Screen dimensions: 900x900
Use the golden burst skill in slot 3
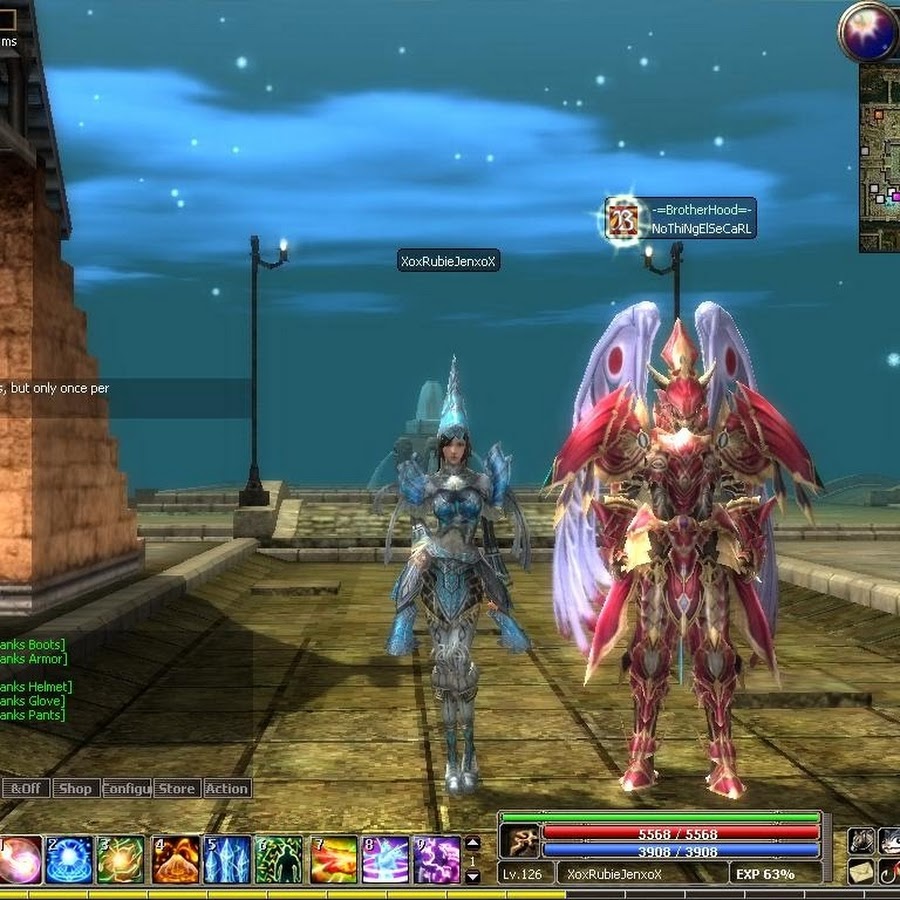(x=120, y=860)
